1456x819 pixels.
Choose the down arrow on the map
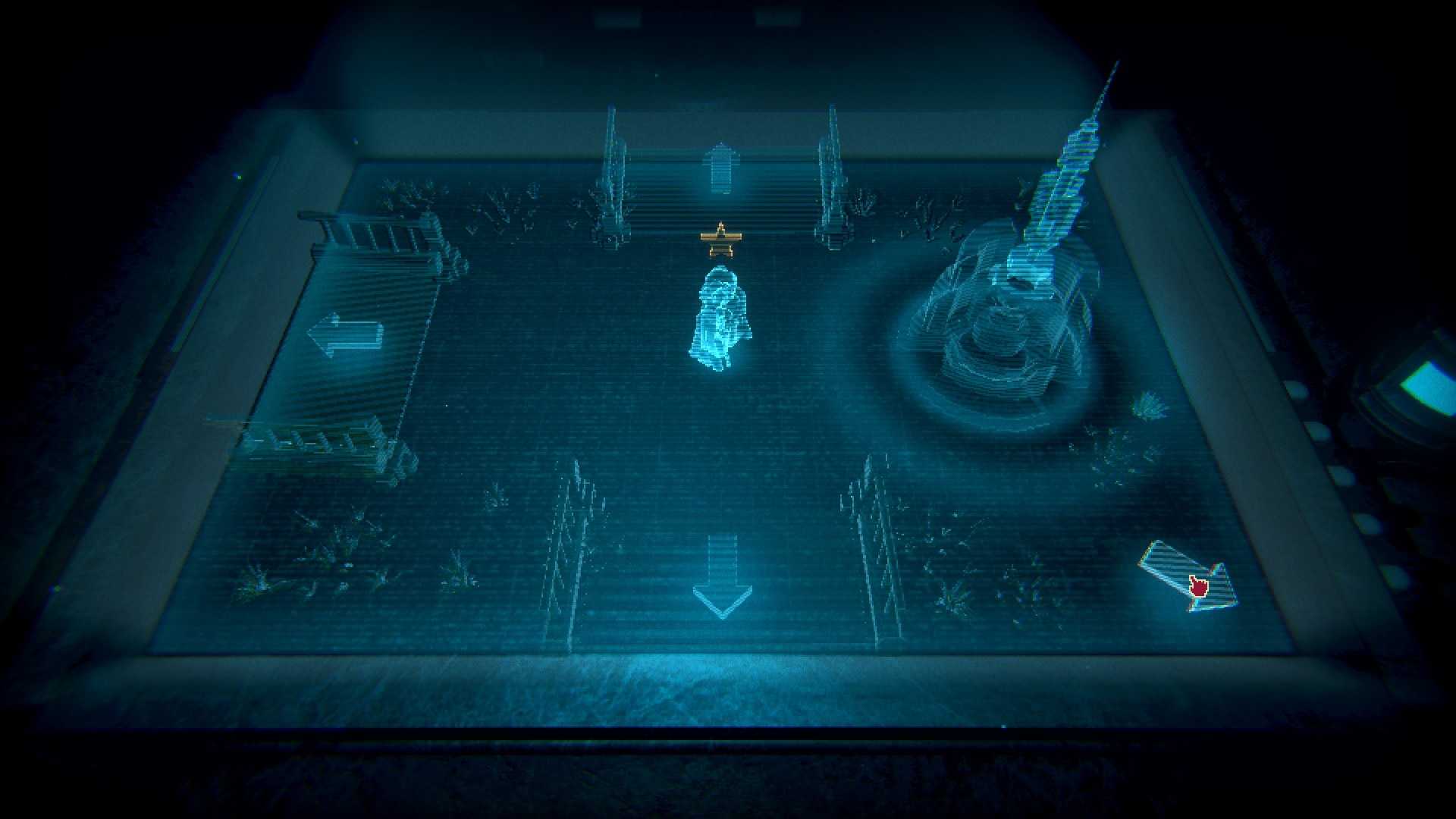722,578
